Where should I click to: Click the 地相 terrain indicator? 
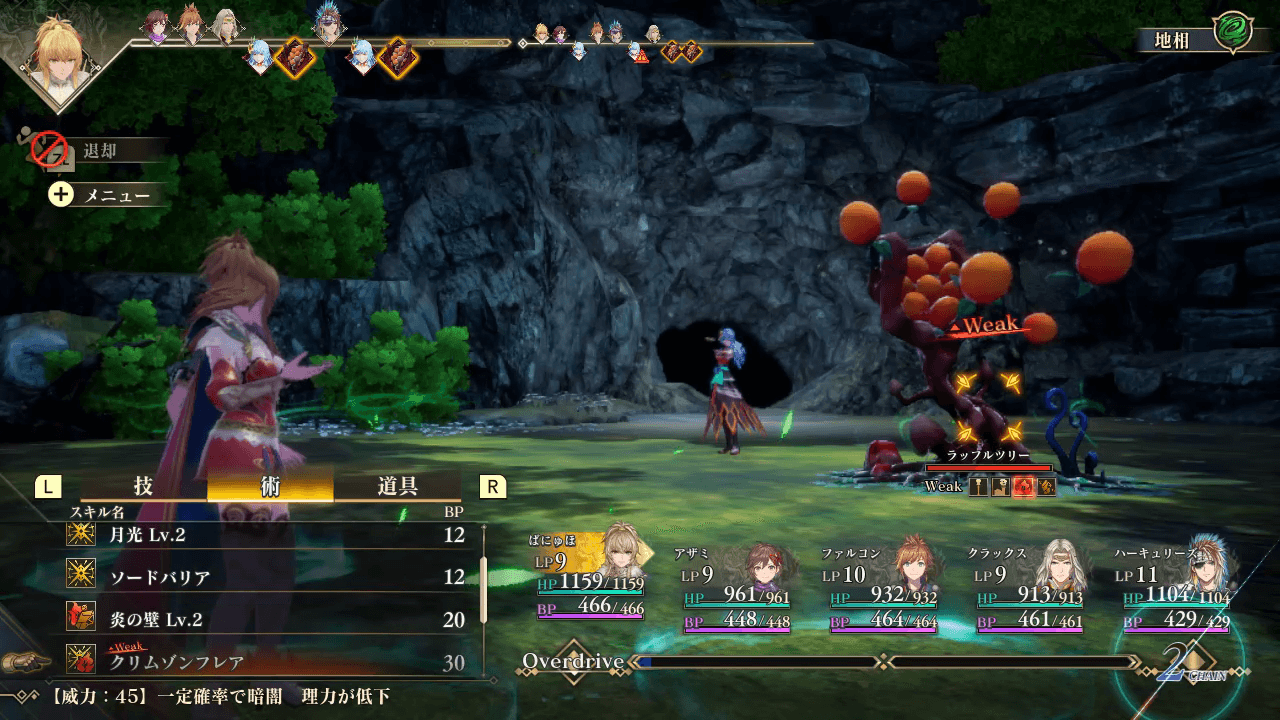[x=1198, y=38]
